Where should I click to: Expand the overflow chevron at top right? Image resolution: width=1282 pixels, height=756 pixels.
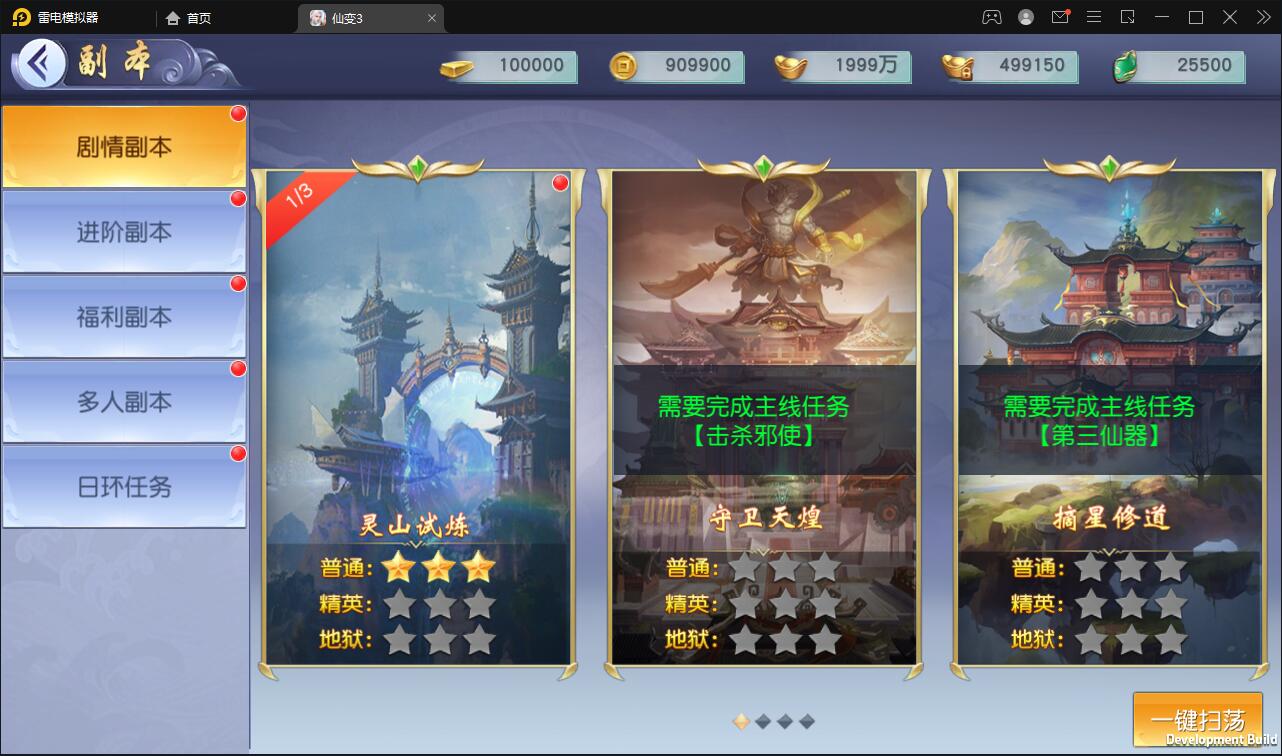(1262, 17)
